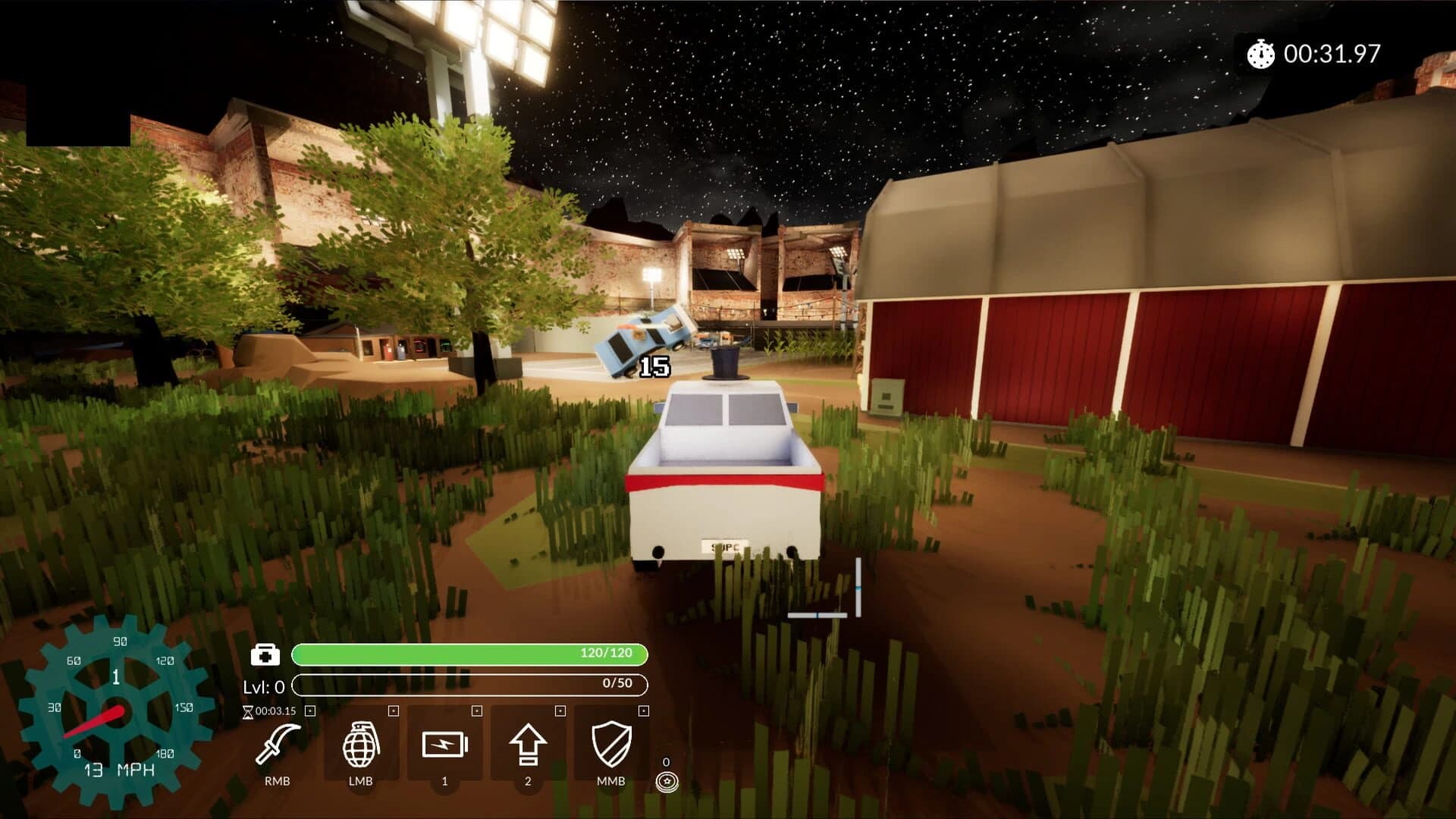Click the hourglass icon beside 00:03.15
This screenshot has height=819, width=1456.
(249, 711)
